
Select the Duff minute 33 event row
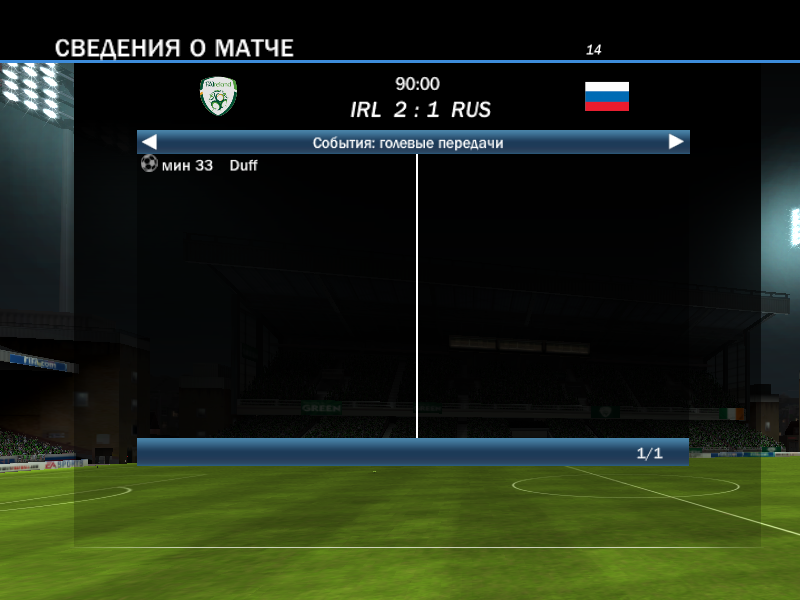tap(200, 165)
